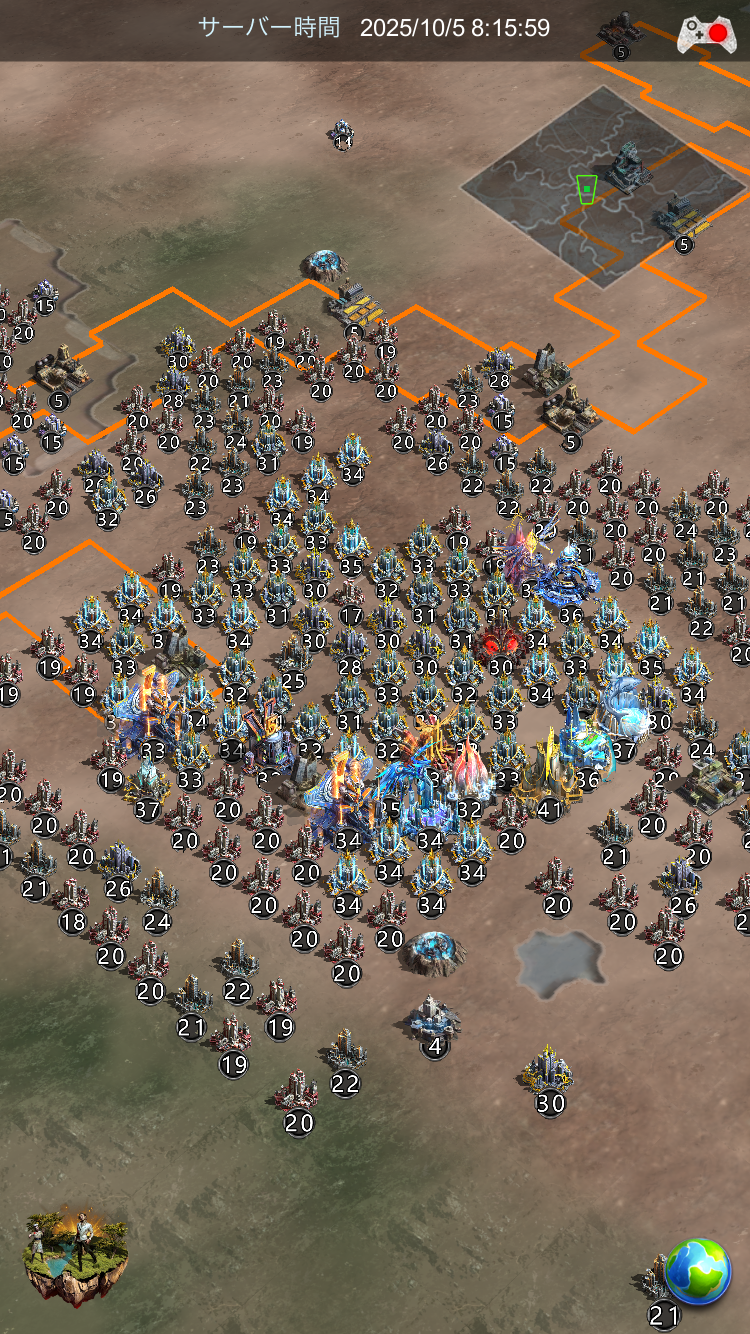Screen dimensions: 750x1334
Task: Open the globe world map button
Action: [x=698, y=1271]
